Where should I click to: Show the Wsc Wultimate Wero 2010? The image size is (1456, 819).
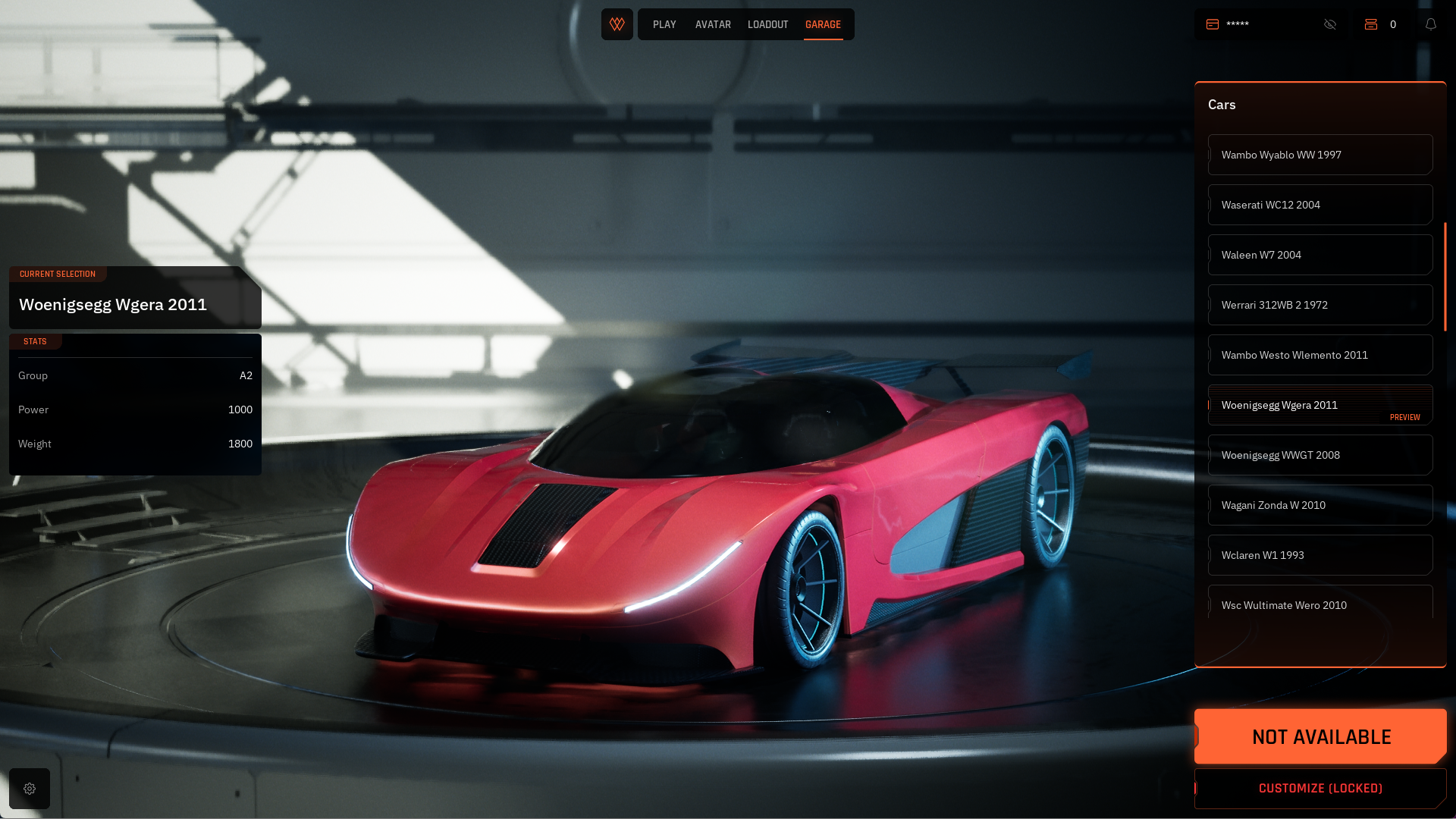point(1319,604)
